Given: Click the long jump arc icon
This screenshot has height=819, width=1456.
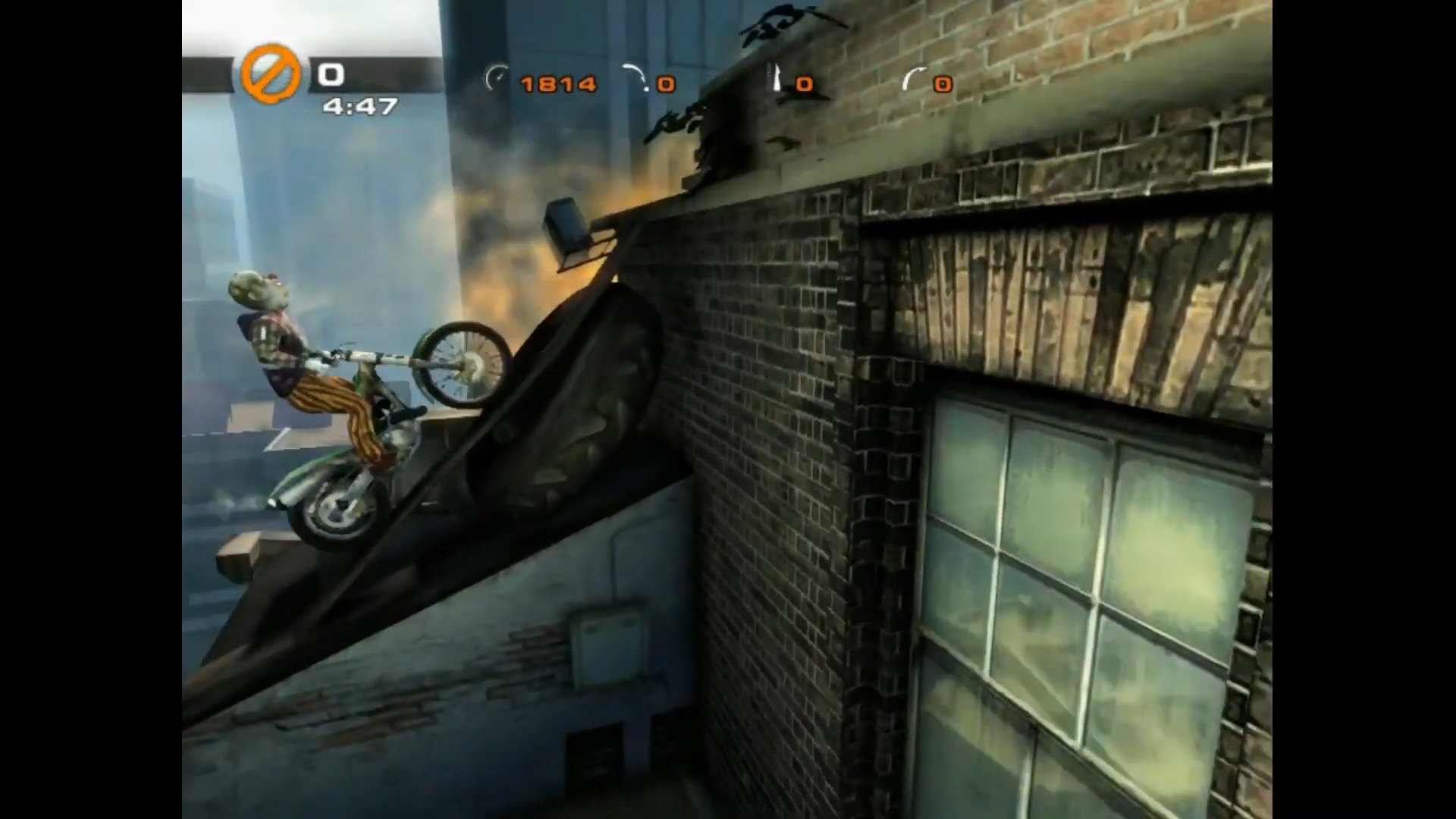Looking at the screenshot, I should pos(635,77).
